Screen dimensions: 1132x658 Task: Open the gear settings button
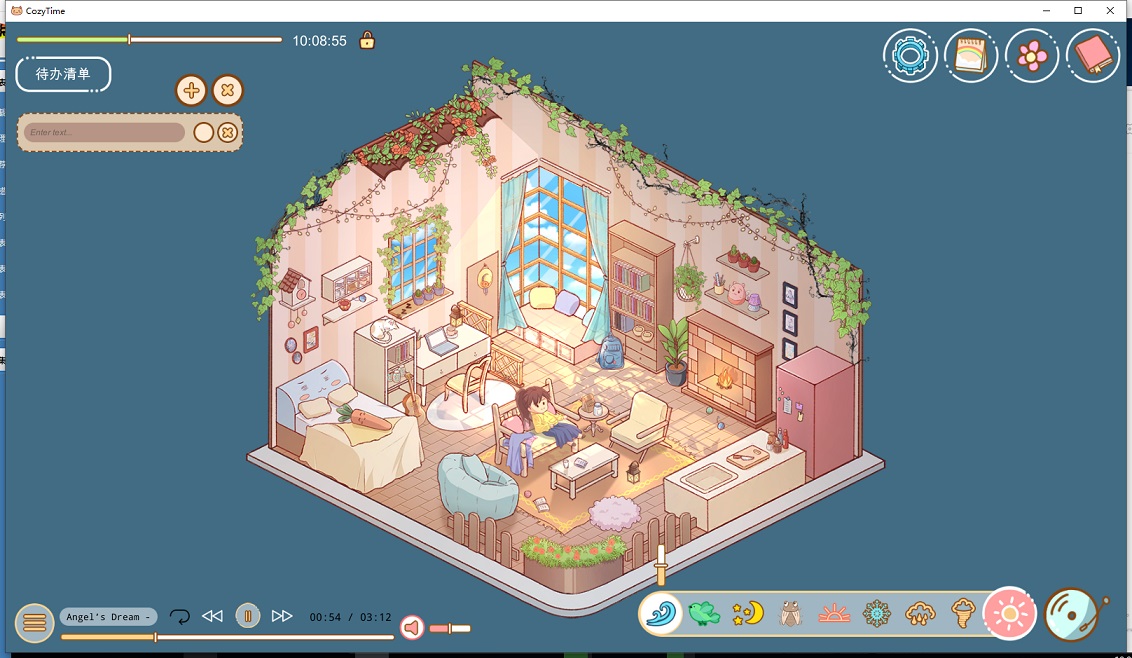click(910, 55)
